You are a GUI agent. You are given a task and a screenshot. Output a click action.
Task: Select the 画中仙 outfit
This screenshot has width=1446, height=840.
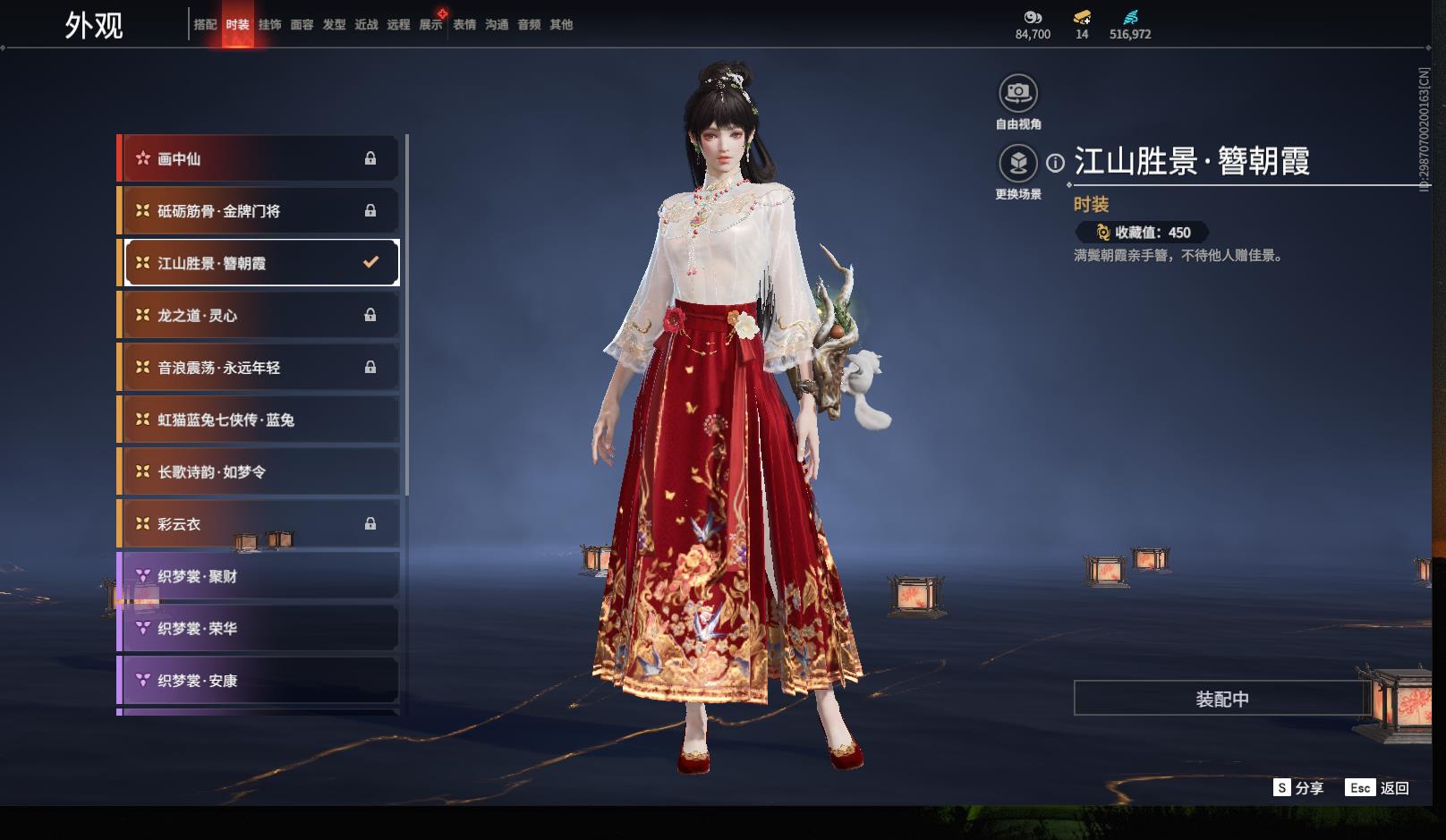(259, 158)
